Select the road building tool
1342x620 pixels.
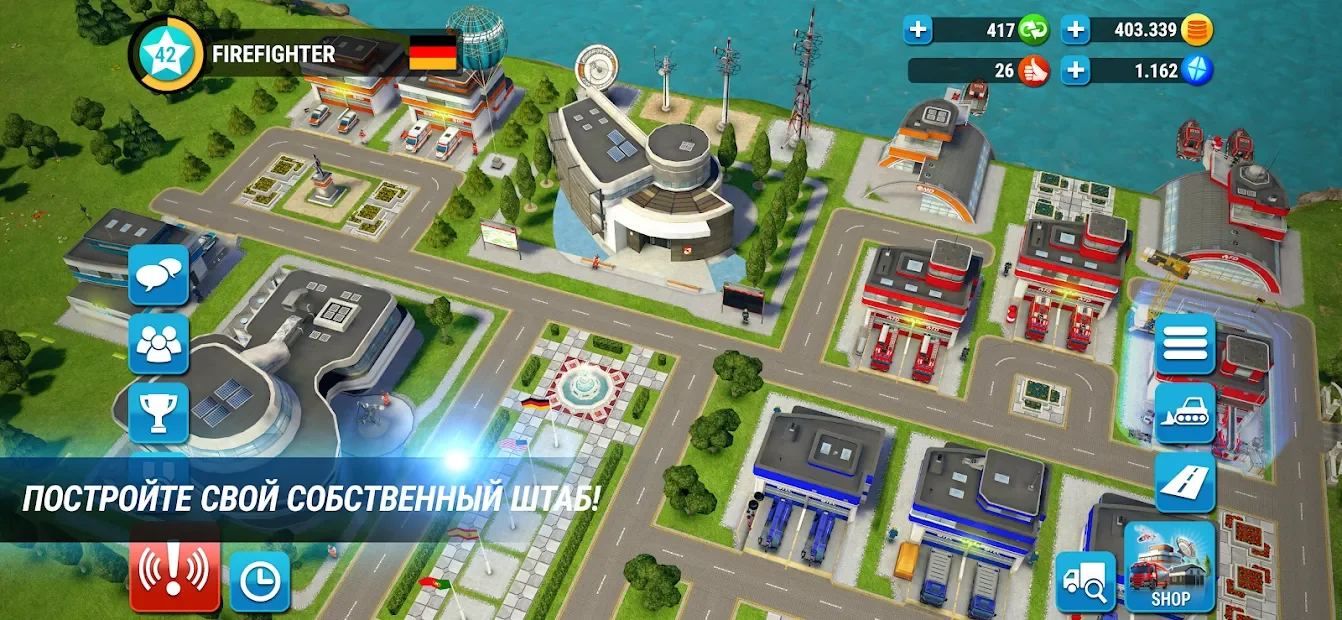(1185, 481)
